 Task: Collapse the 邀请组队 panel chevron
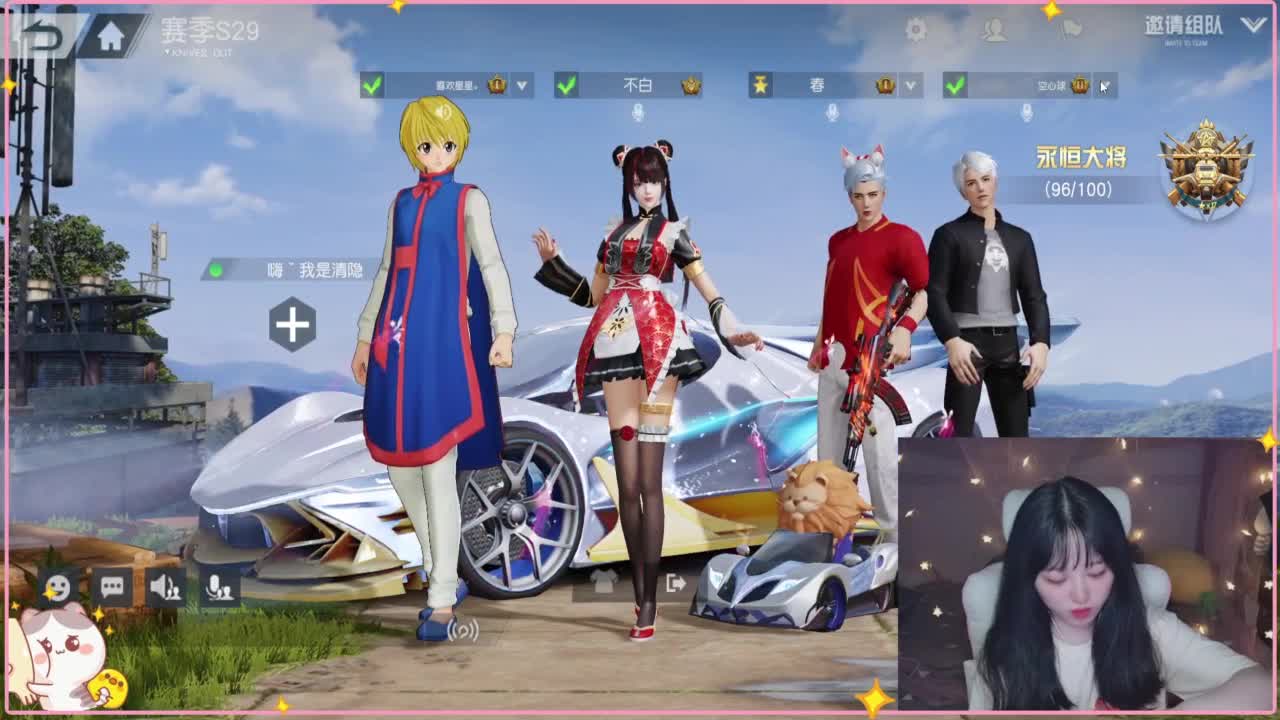1253,26
